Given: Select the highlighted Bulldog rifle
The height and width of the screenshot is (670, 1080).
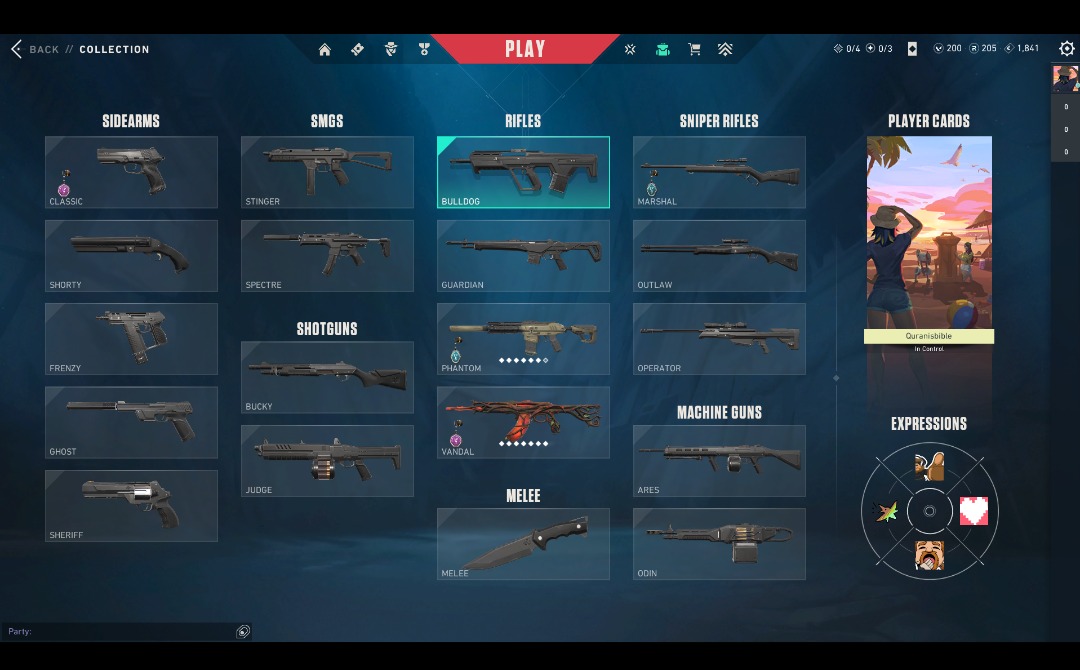Looking at the screenshot, I should tap(523, 172).
